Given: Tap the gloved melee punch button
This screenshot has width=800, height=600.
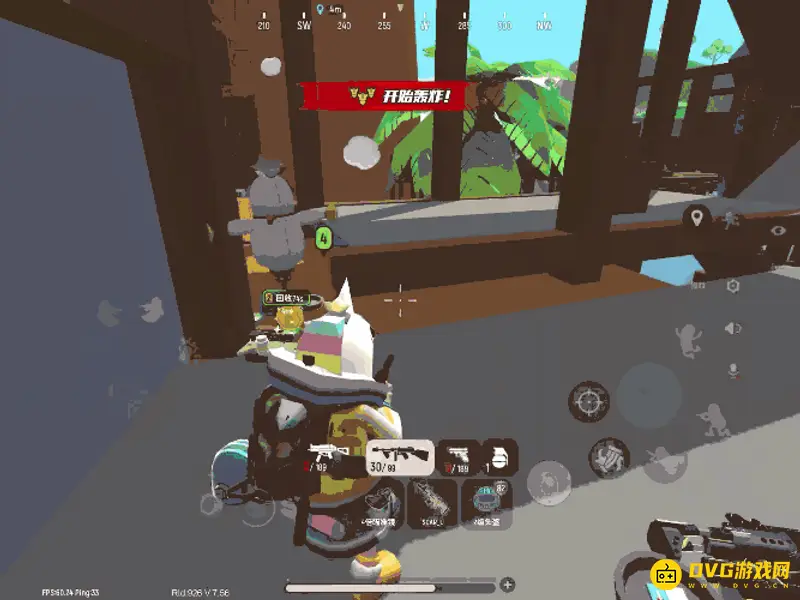Looking at the screenshot, I should coord(608,457).
